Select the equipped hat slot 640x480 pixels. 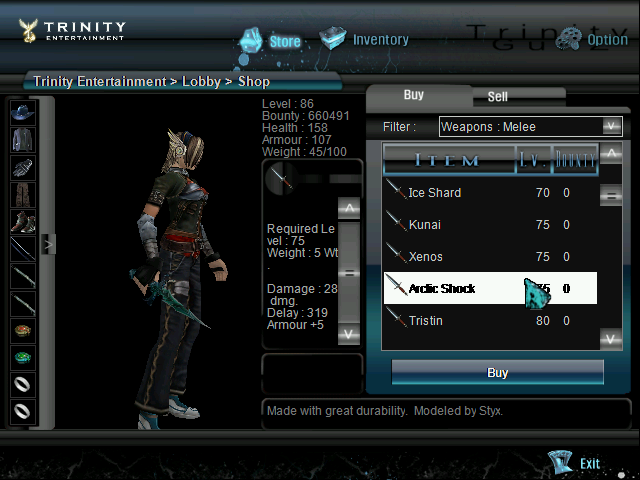coord(22,112)
